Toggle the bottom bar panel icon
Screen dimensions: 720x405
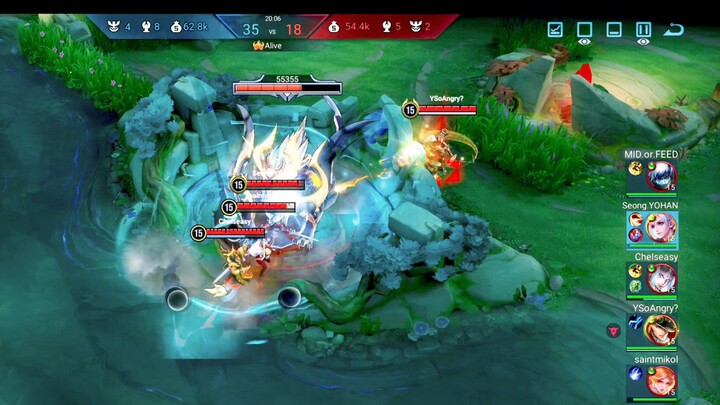click(x=614, y=29)
